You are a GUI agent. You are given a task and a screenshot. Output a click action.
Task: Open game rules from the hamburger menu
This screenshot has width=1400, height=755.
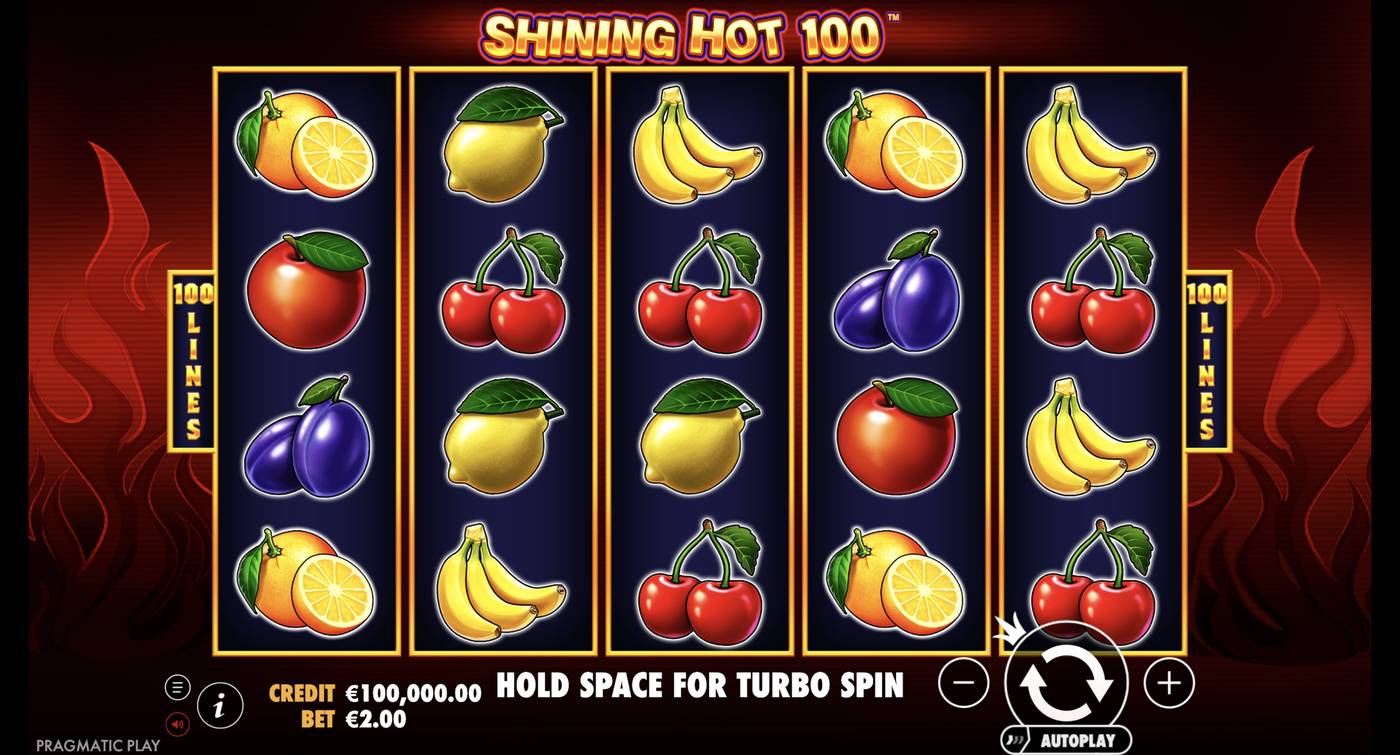coord(178,686)
